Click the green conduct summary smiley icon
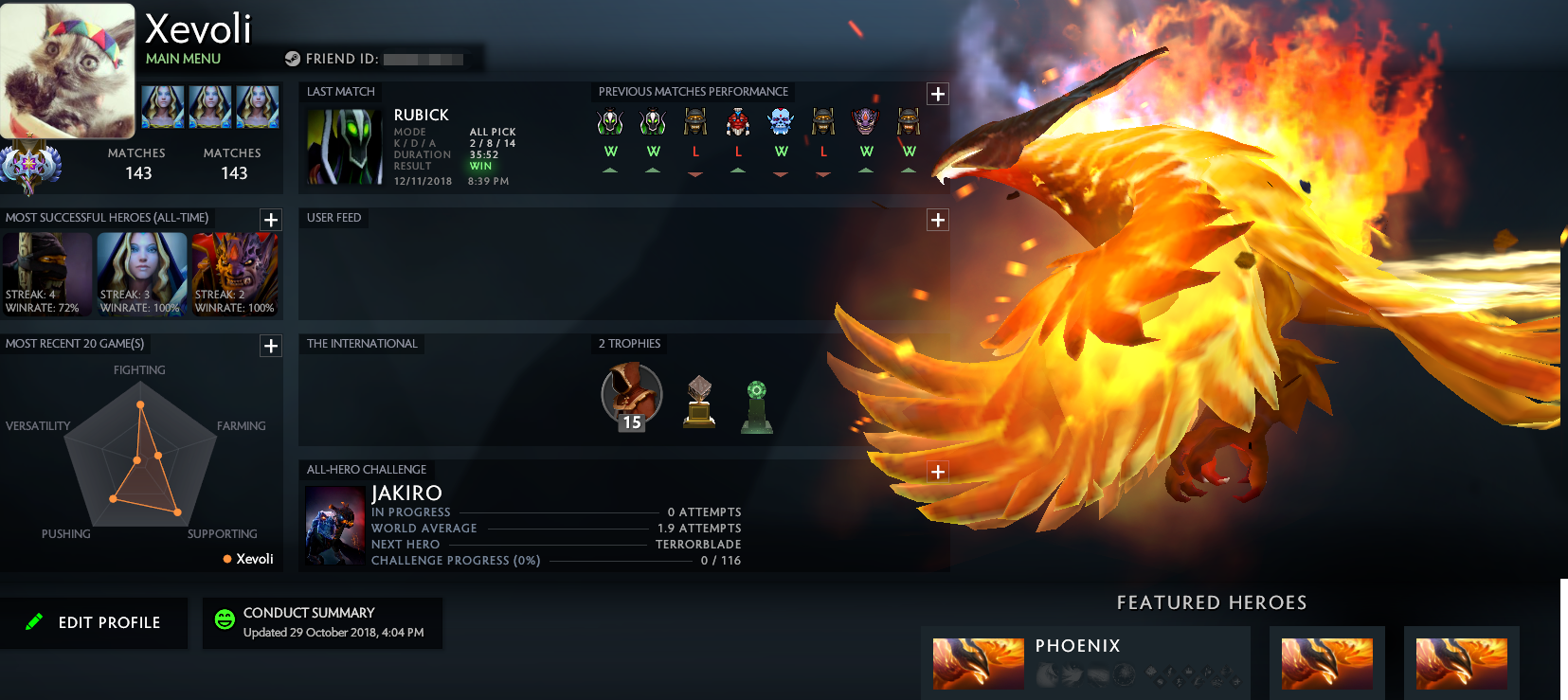Viewport: 1568px width, 700px height. coord(225,620)
